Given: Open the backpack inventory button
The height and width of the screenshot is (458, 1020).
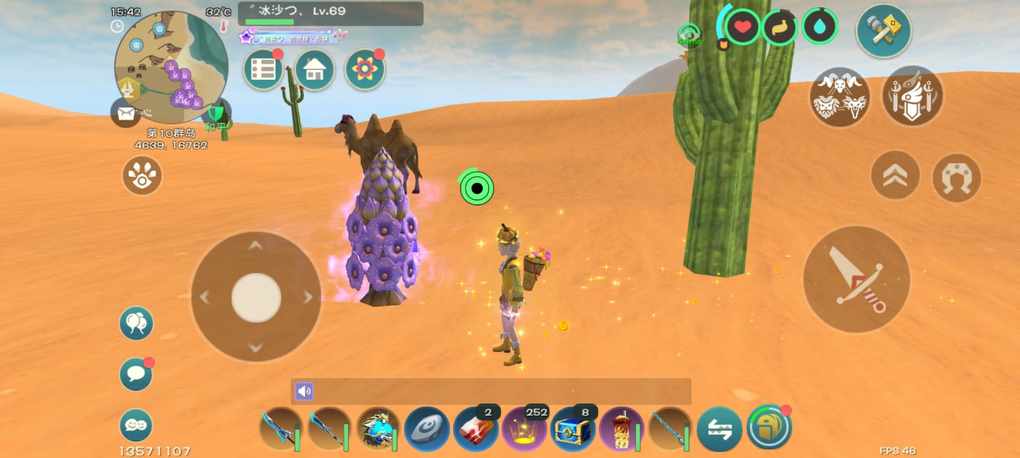Looking at the screenshot, I should tap(768, 427).
